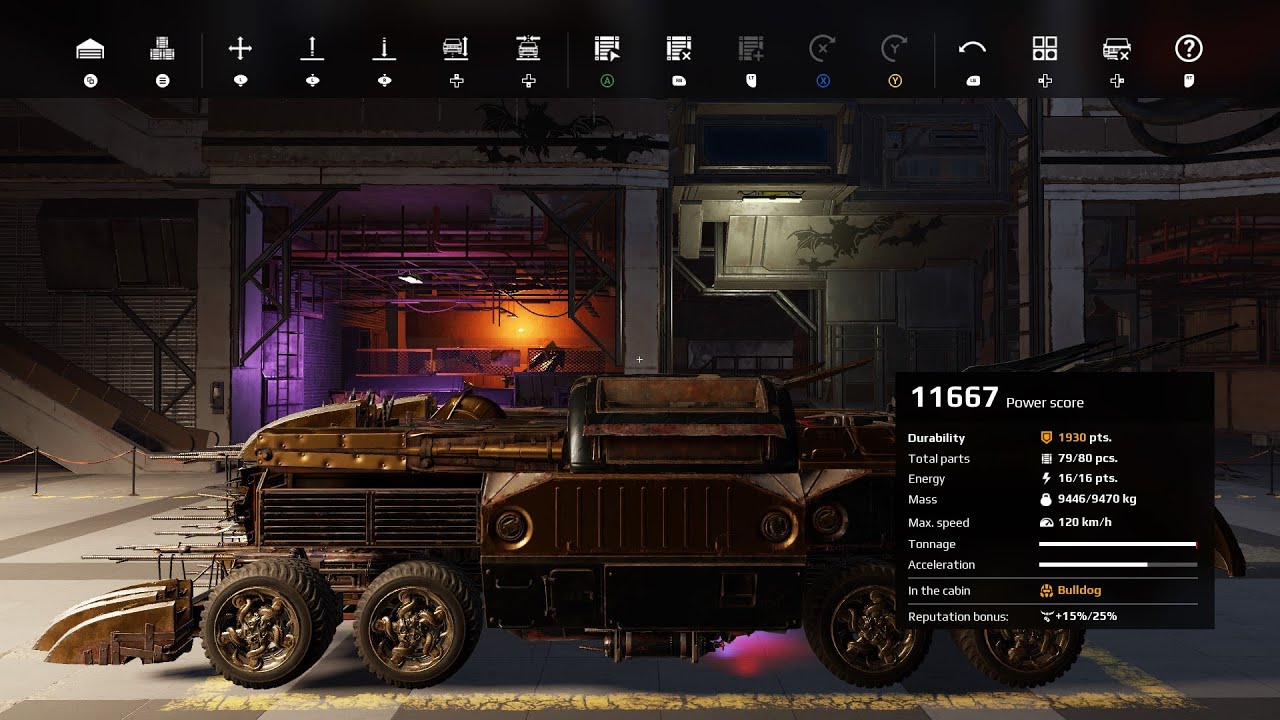
Task: Click the list with plus icon
Action: tap(751, 48)
